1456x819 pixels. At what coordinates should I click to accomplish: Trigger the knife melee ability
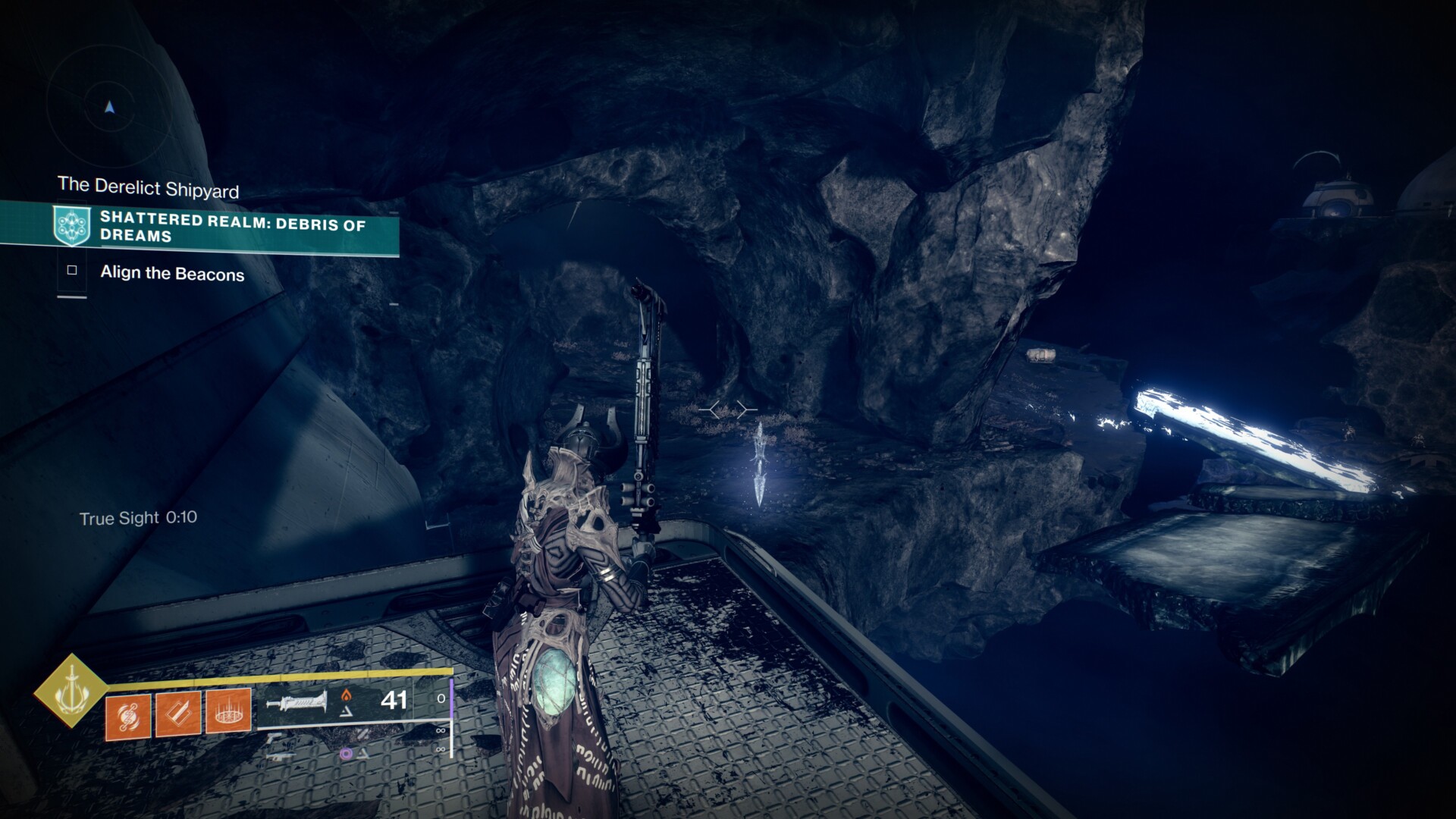pos(178,714)
